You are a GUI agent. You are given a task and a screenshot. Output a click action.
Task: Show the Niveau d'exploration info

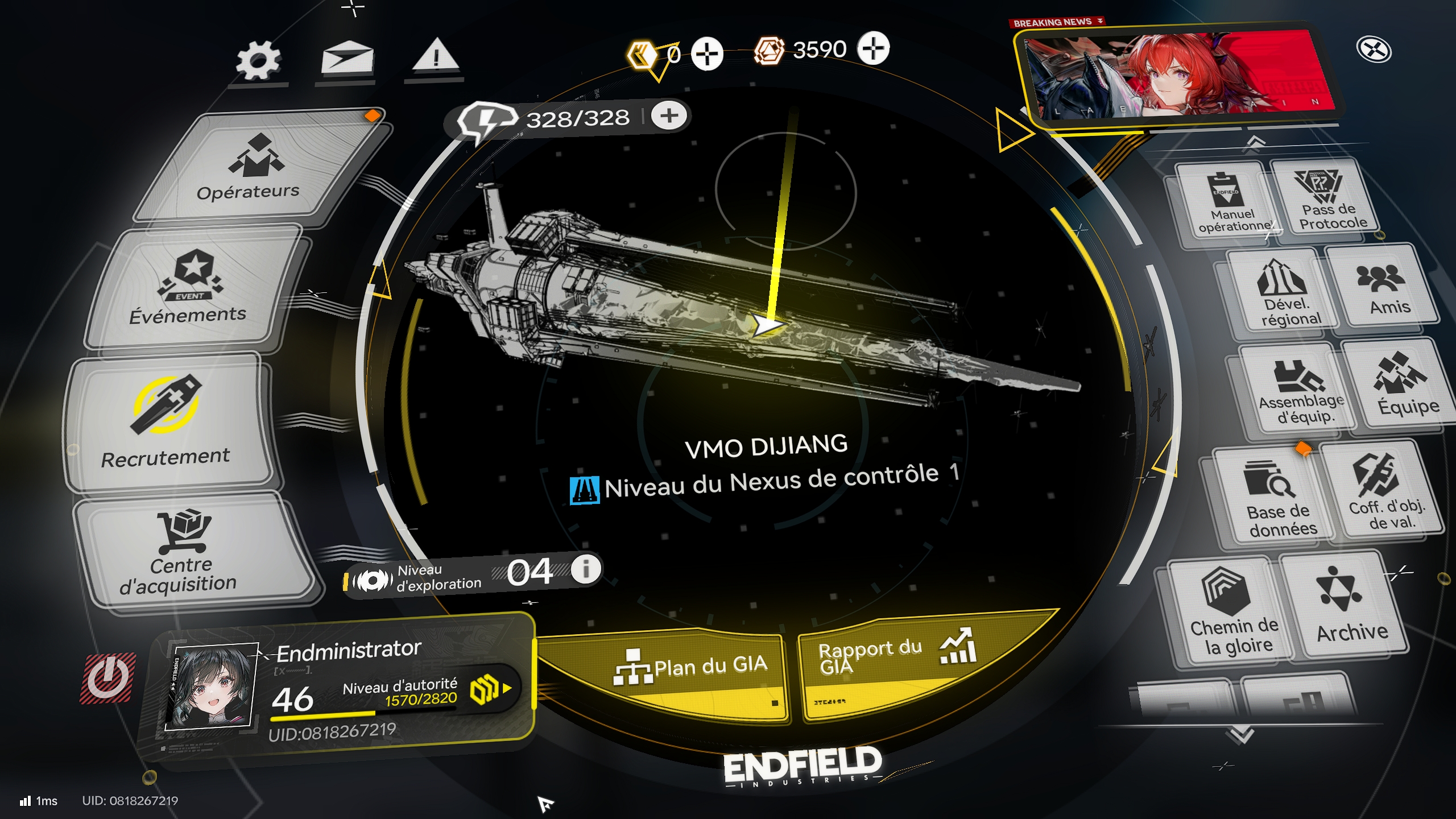[x=585, y=568]
